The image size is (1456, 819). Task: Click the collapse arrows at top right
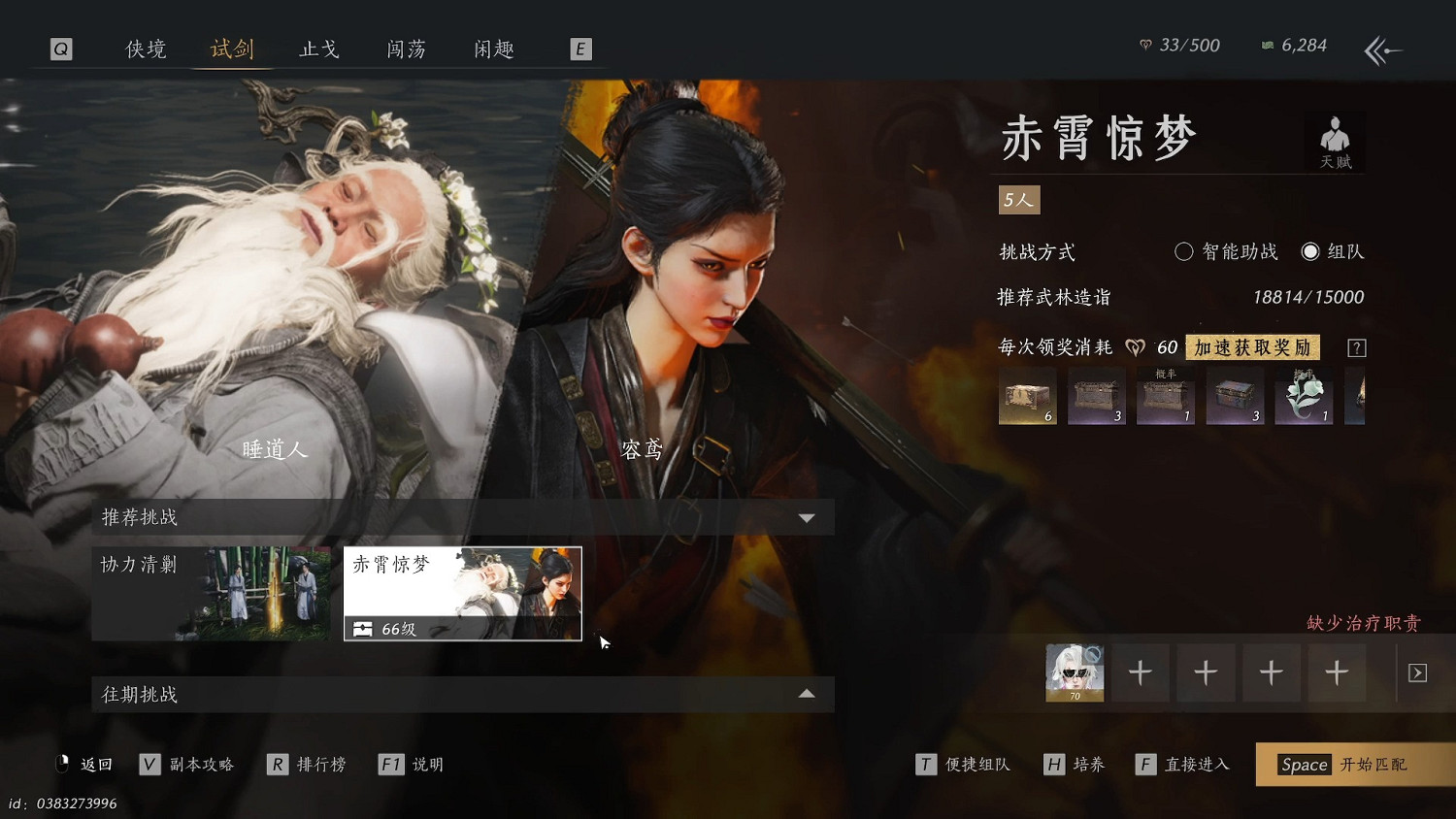(1382, 50)
